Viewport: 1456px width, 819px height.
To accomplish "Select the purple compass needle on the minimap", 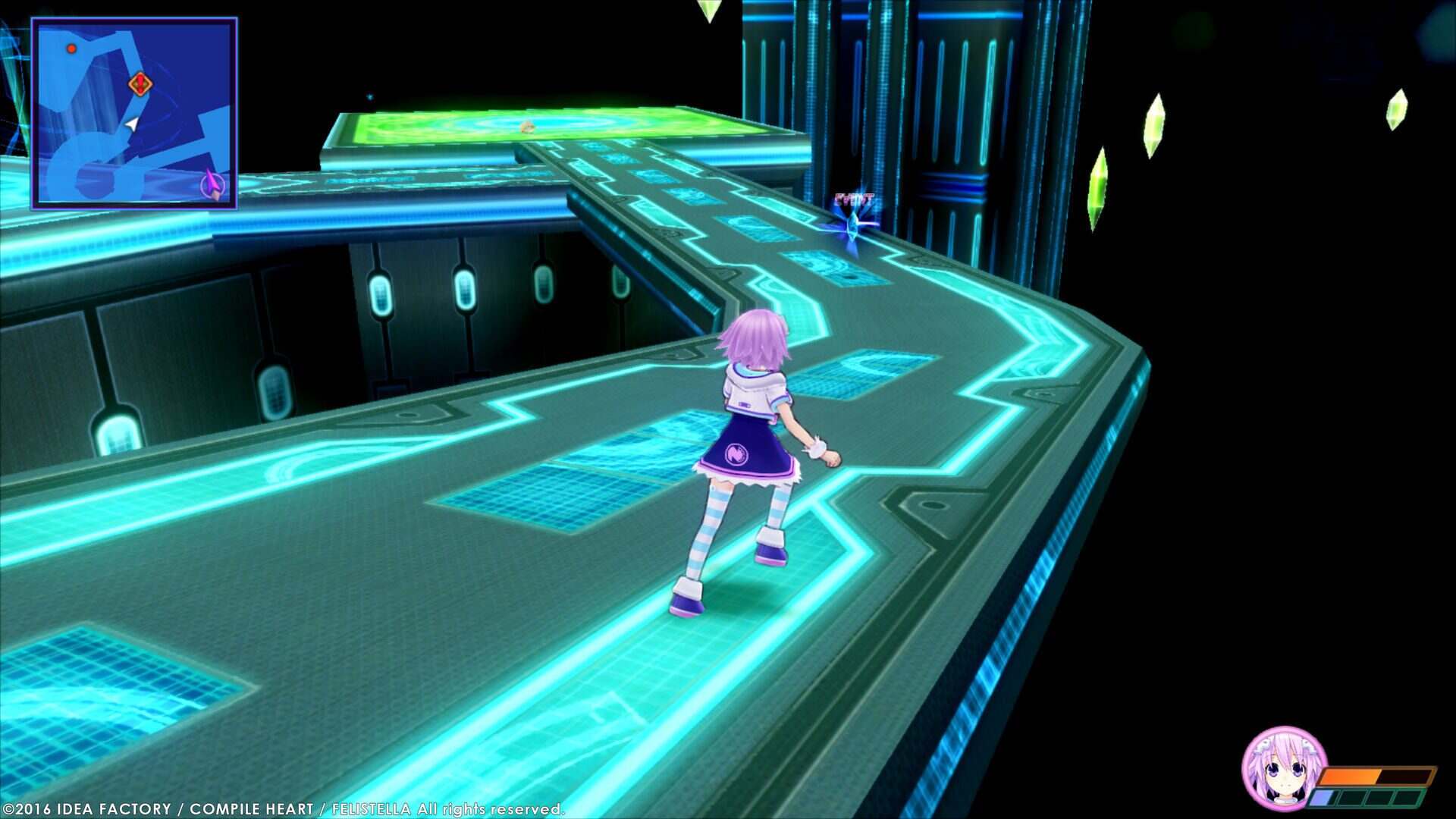I will coord(211,184).
